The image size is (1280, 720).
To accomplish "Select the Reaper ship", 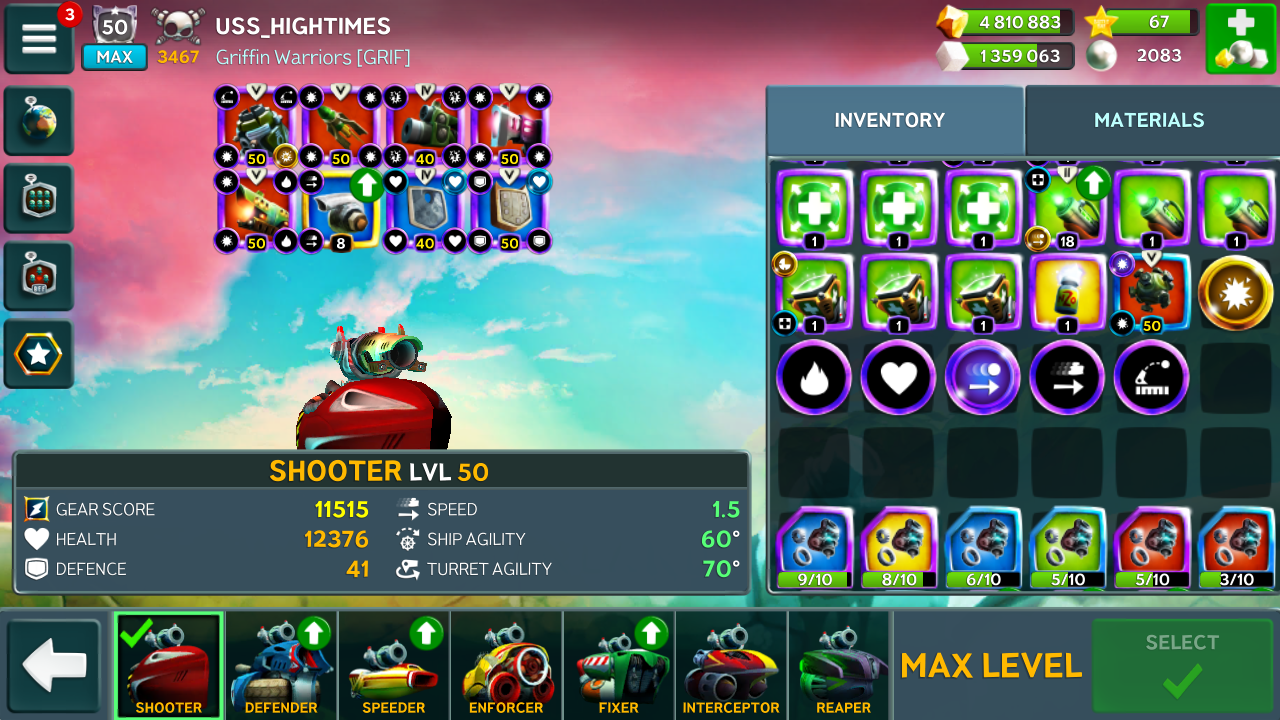I will pos(843,666).
